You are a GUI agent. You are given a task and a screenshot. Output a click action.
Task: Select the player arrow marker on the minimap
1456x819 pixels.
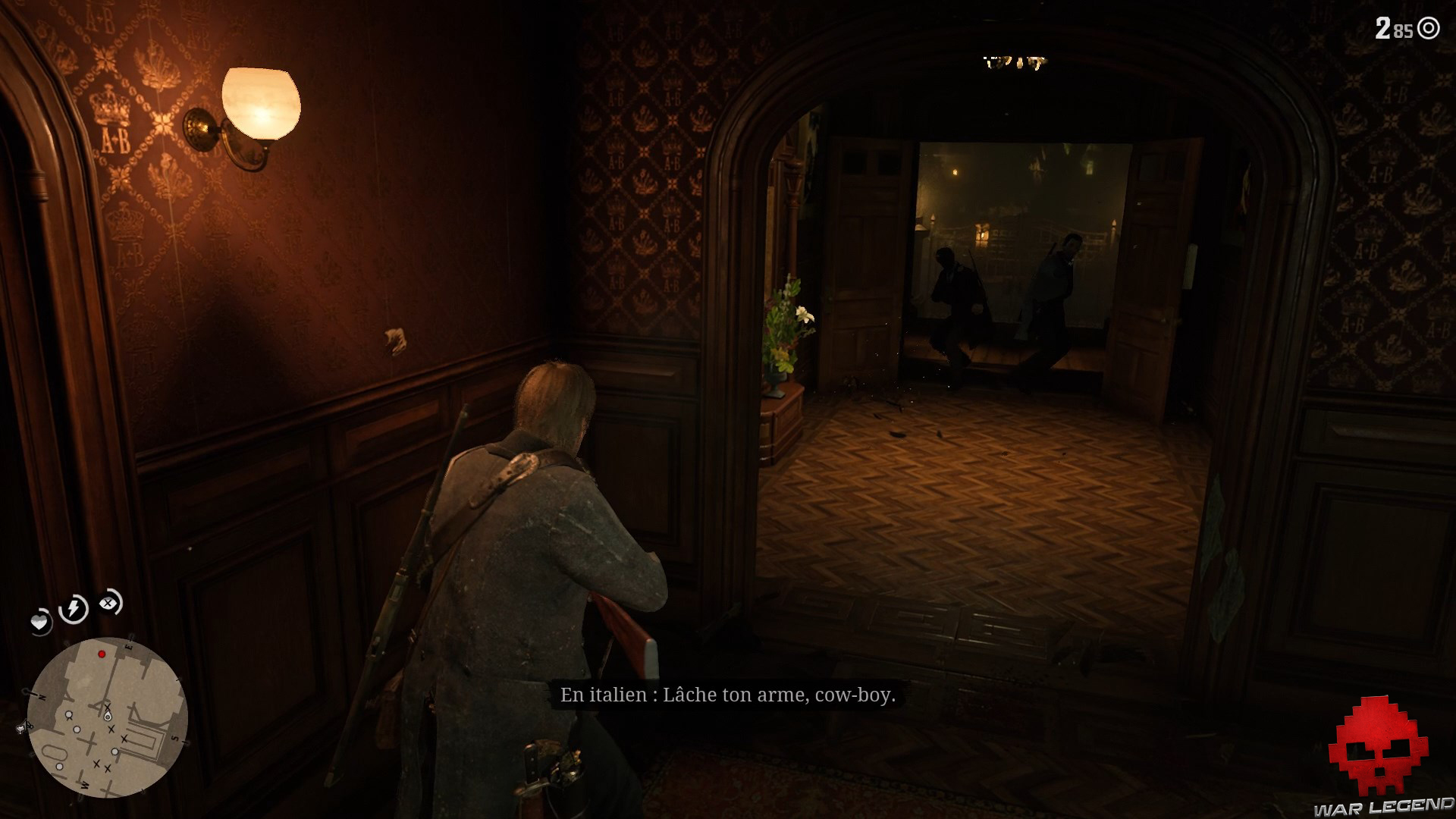108,716
